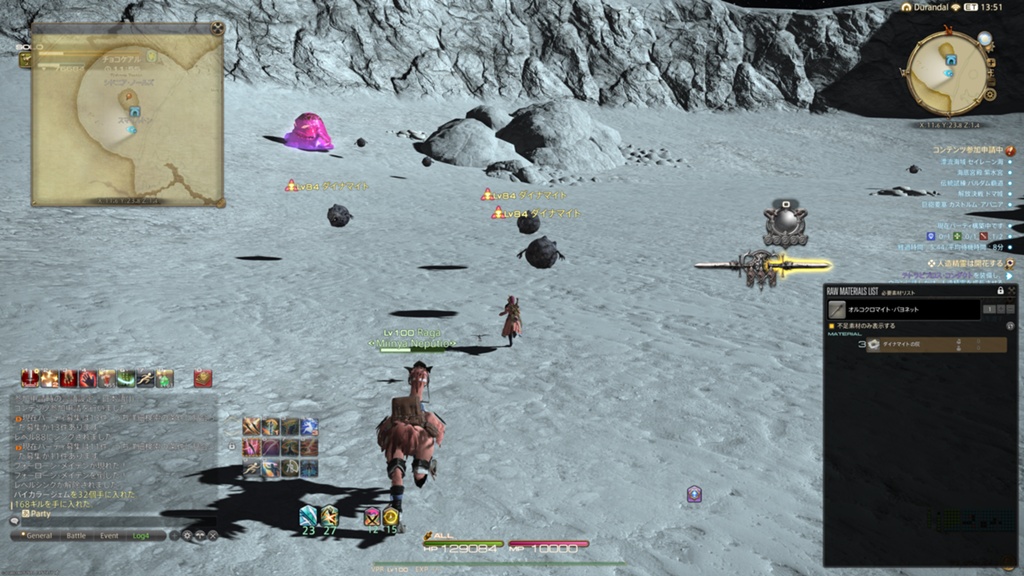Click the gold coin-shaped status icon
The image size is (1024, 576).
click(391, 517)
